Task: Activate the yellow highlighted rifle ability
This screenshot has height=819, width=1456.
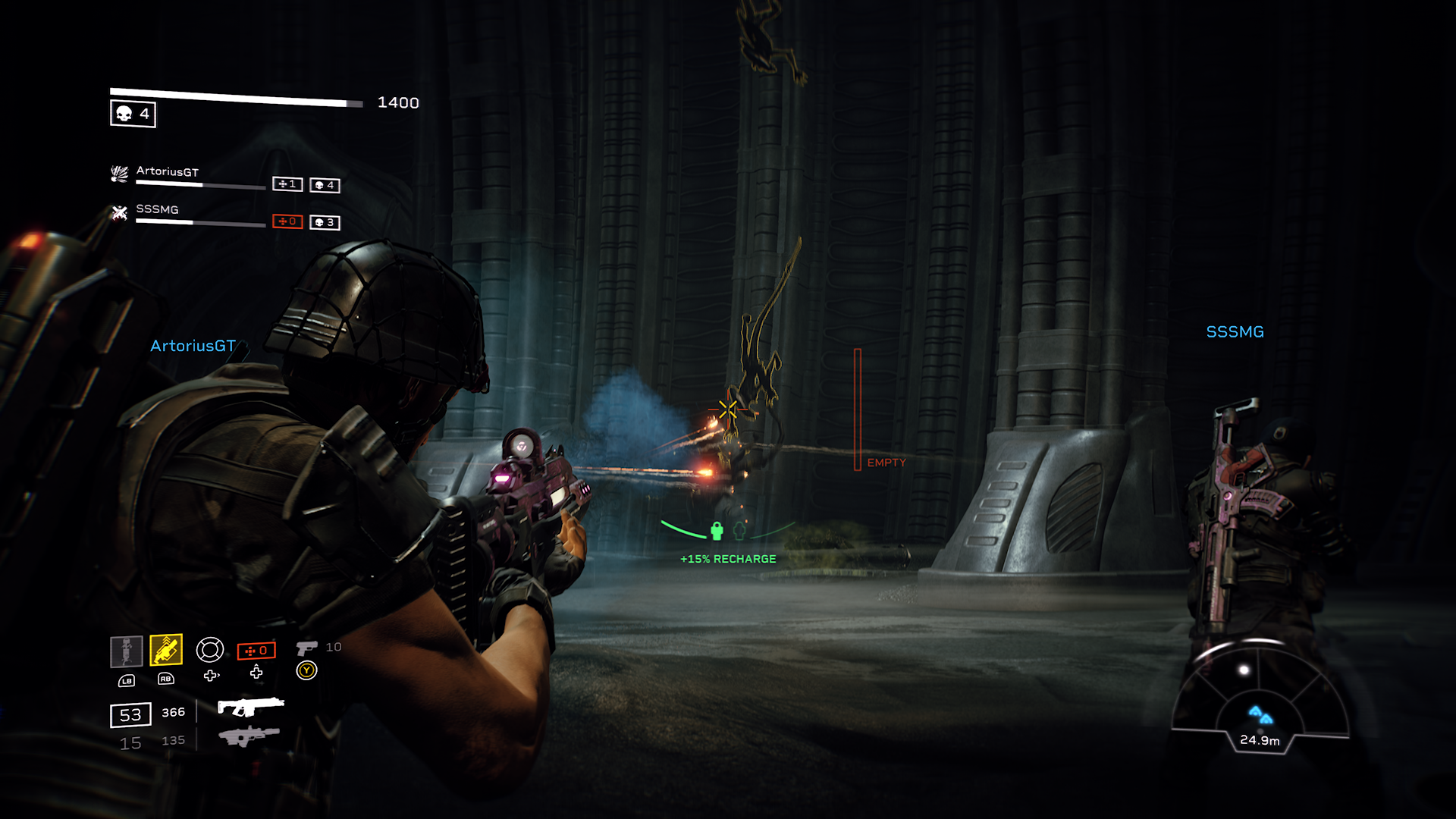Action: (x=165, y=650)
